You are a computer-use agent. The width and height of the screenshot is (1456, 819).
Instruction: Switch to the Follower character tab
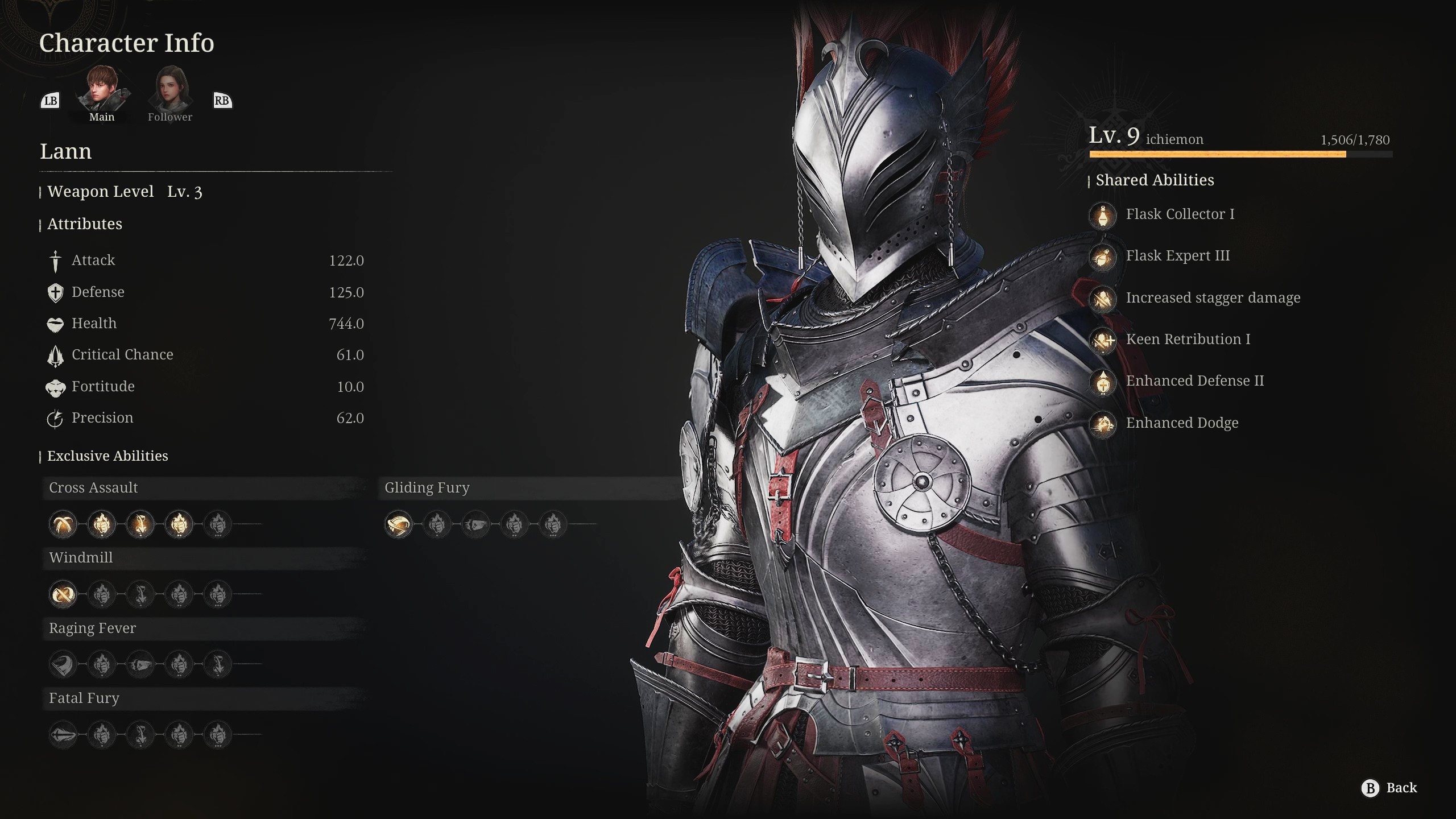[170, 91]
